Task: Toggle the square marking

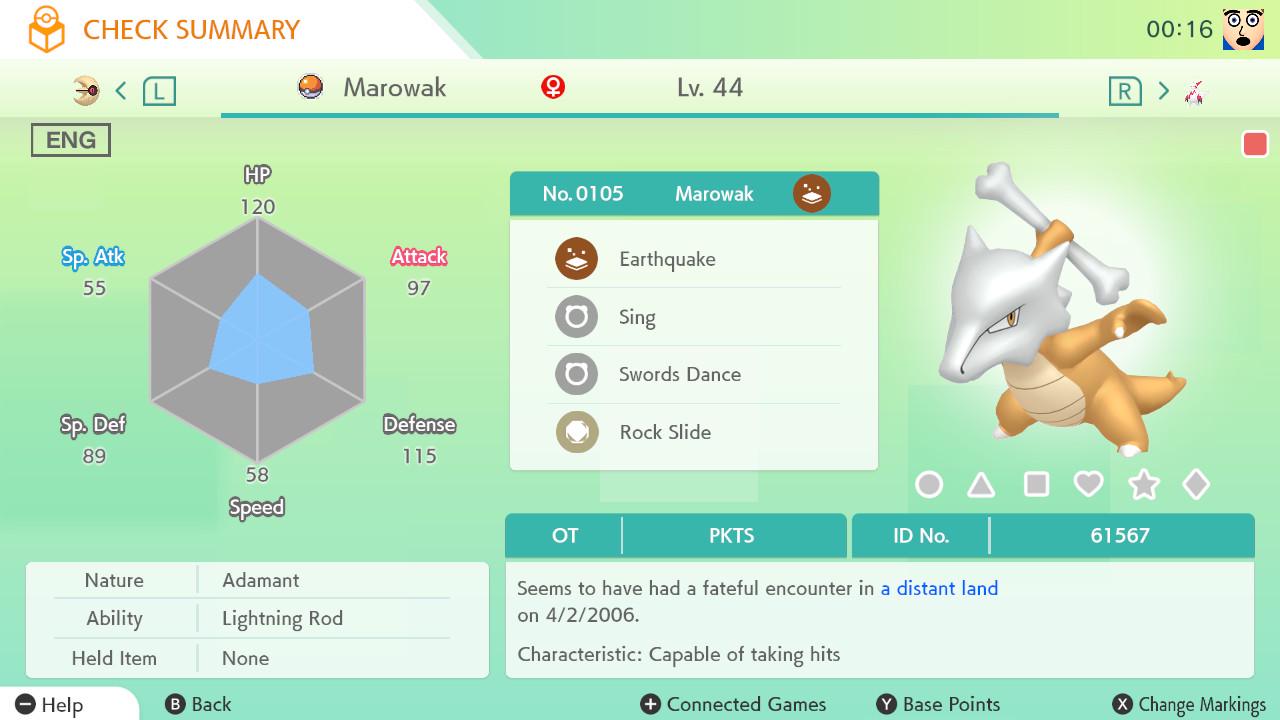Action: [1036, 485]
